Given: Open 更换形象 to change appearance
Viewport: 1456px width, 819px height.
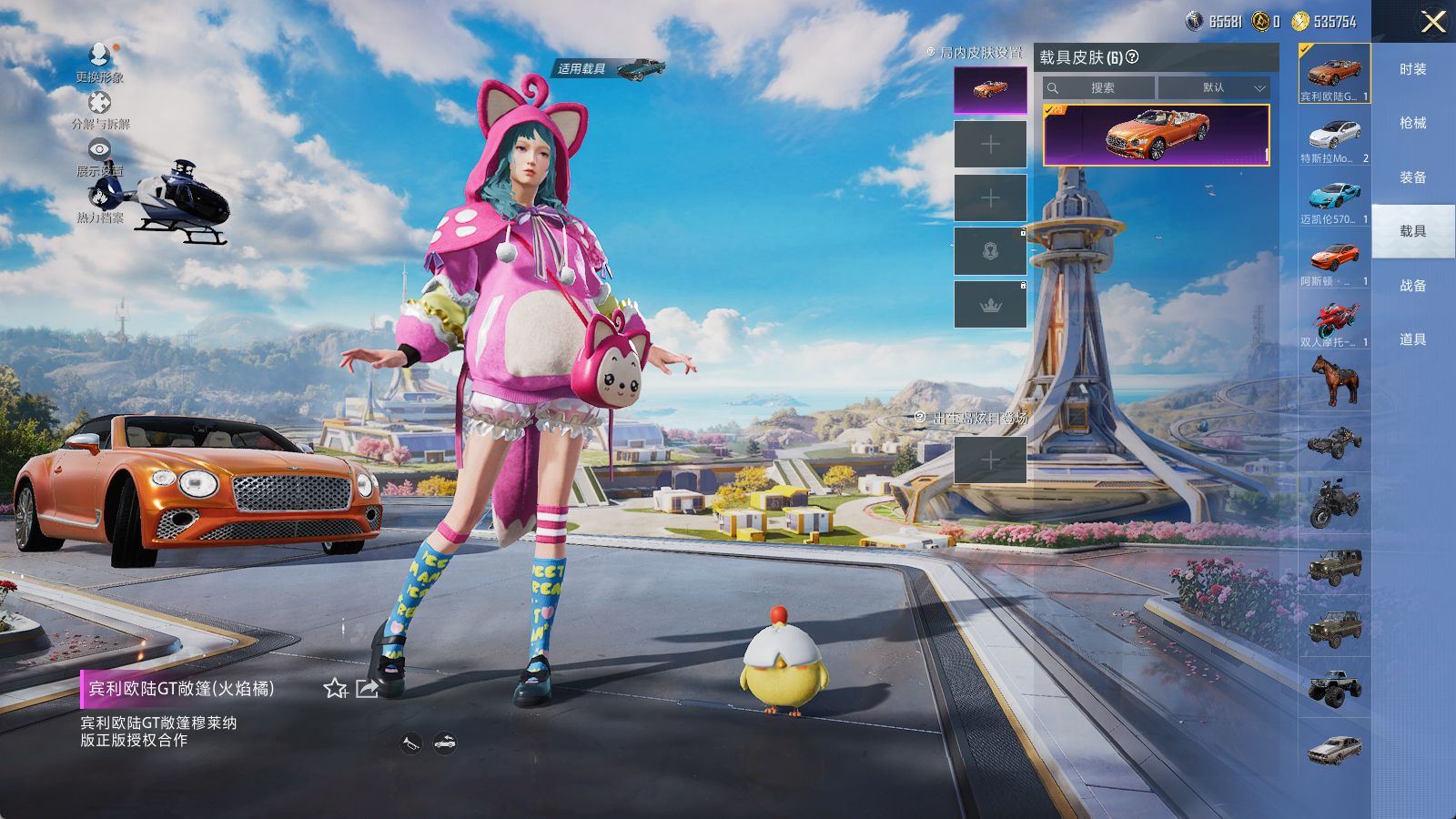Looking at the screenshot, I should click(99, 60).
